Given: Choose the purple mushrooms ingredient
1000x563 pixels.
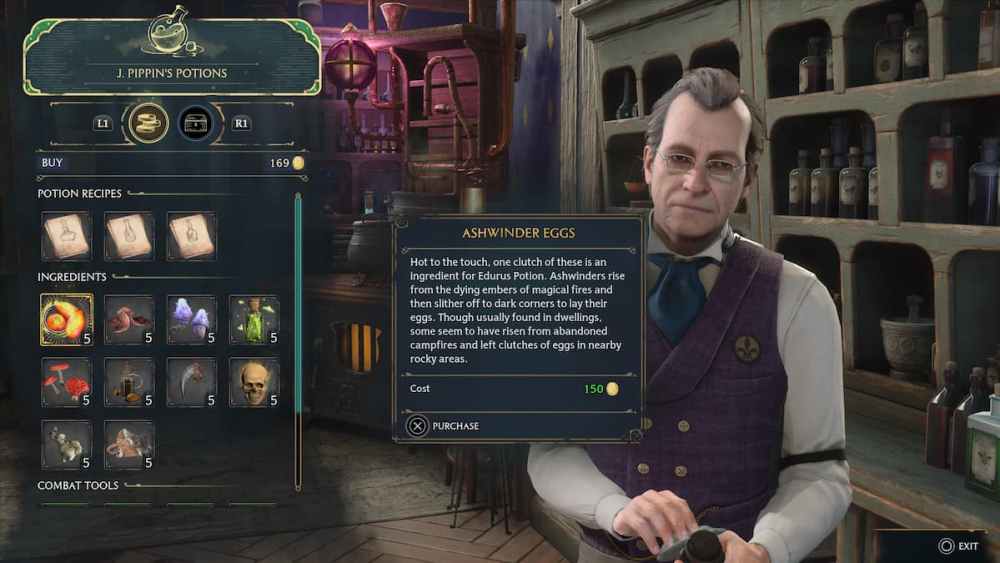Looking at the screenshot, I should click(x=191, y=320).
